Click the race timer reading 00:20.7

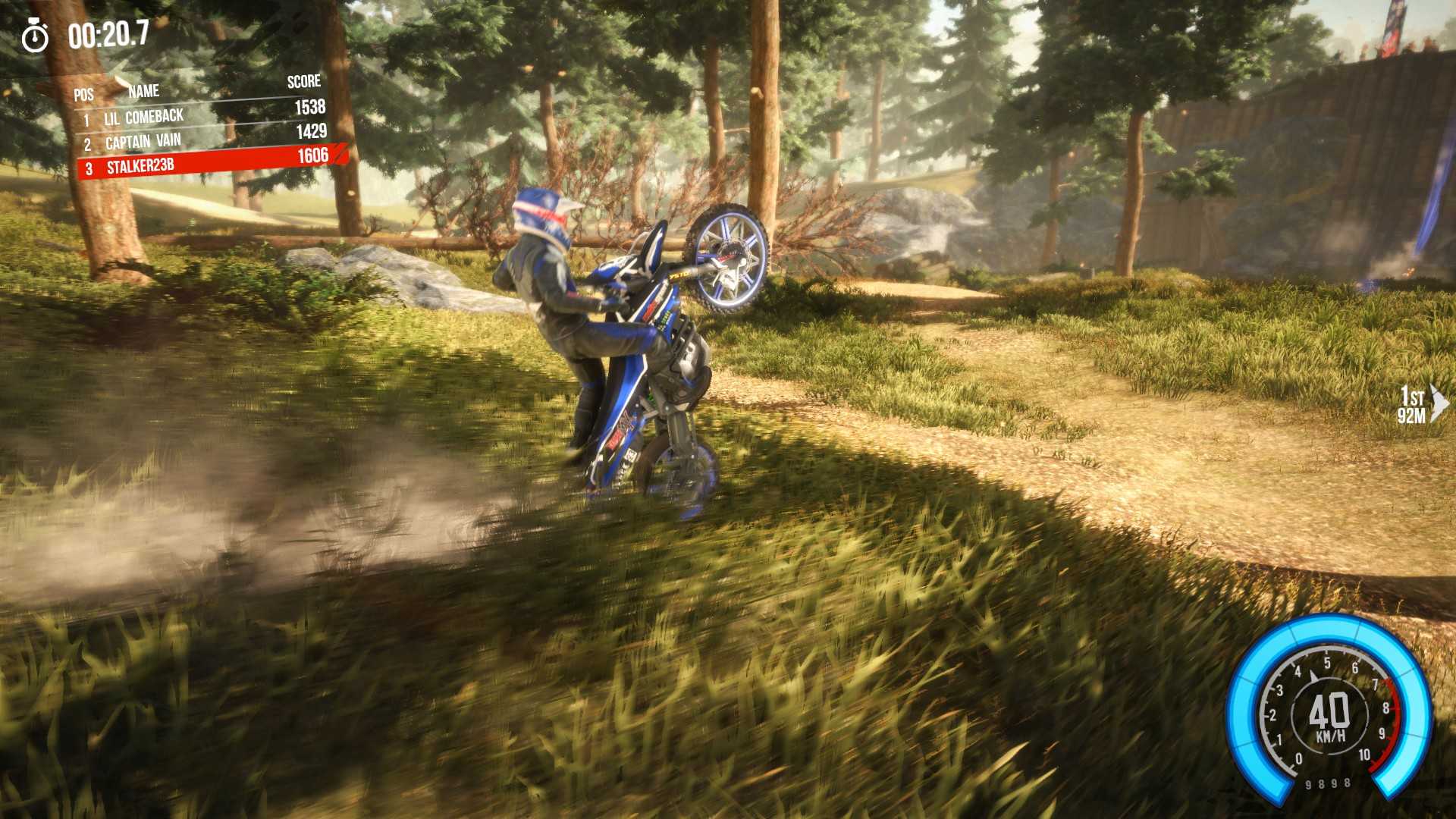106,33
